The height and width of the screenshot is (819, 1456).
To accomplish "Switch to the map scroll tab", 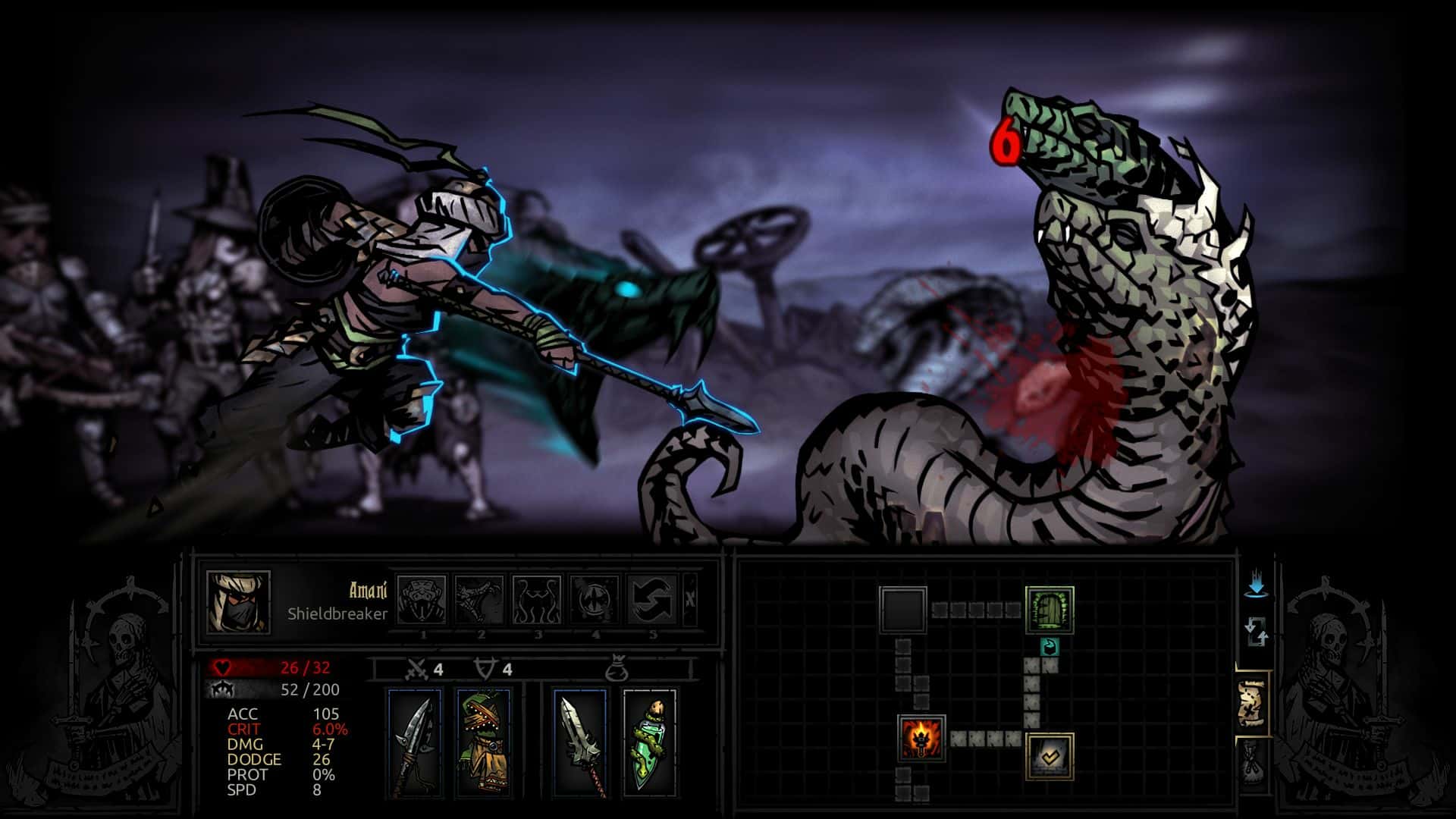I will tap(1254, 703).
